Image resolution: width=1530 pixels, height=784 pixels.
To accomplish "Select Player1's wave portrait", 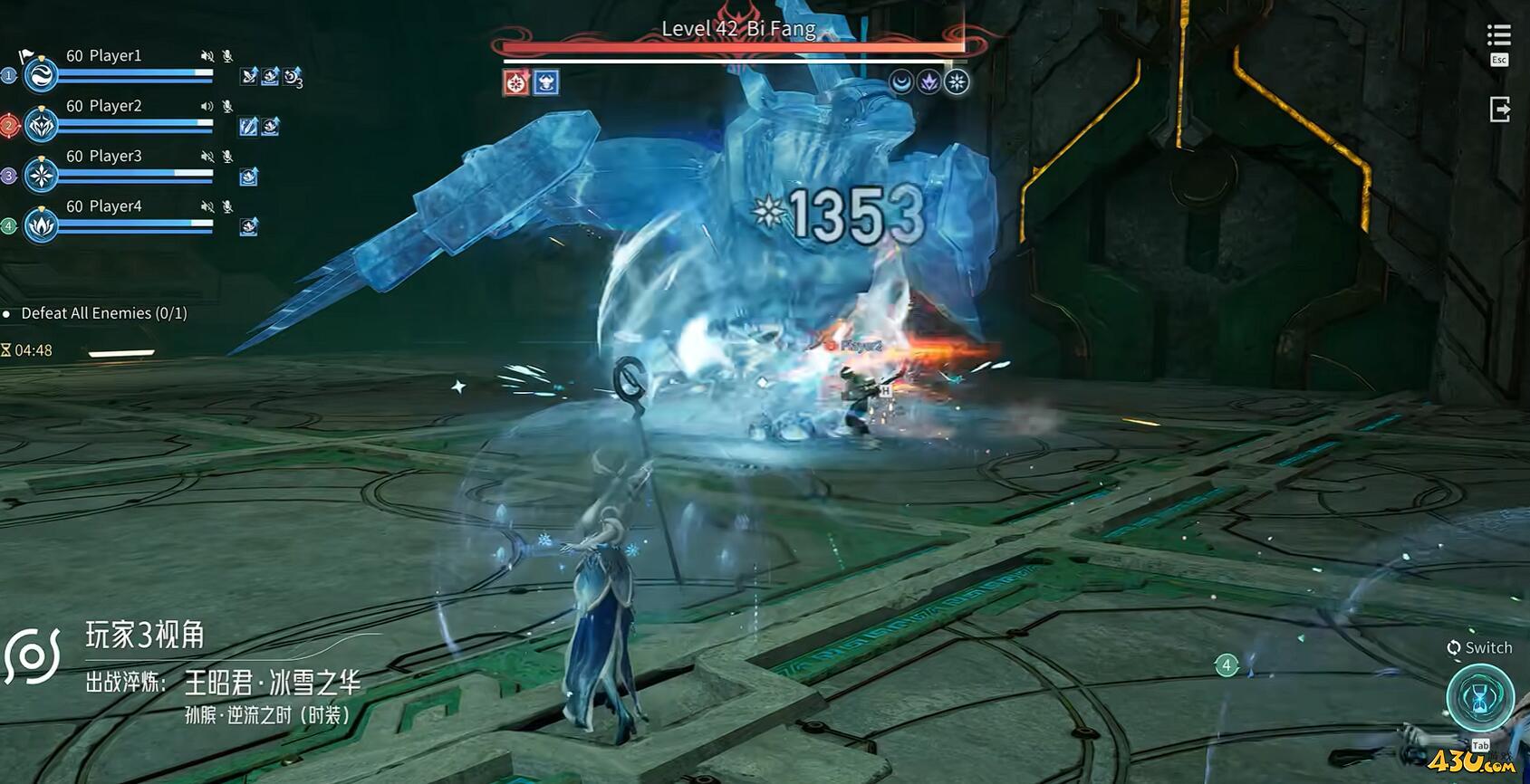I will 41,75.
